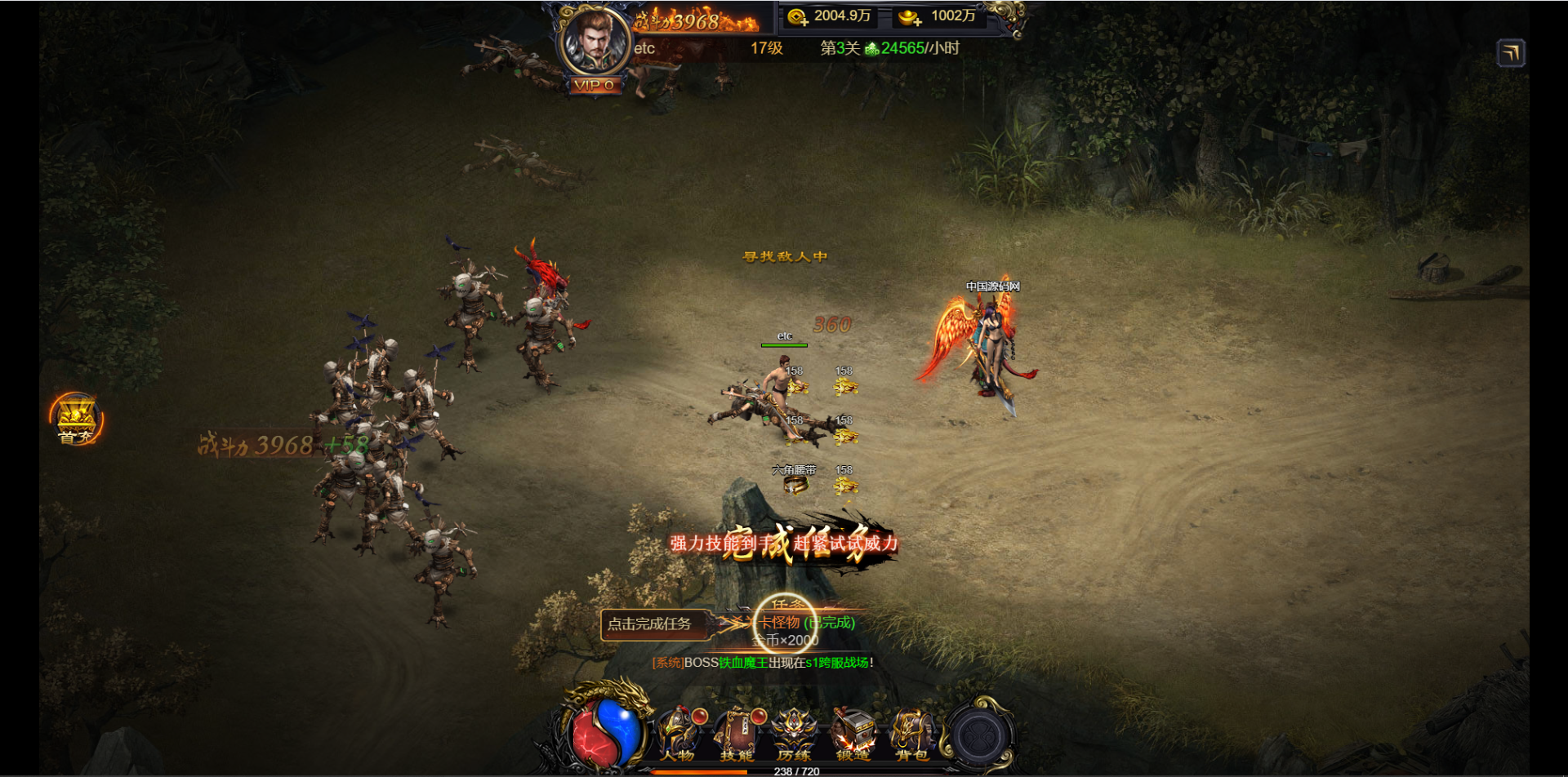
Task: Open the system BOSS announcement message
Action: coord(763,663)
